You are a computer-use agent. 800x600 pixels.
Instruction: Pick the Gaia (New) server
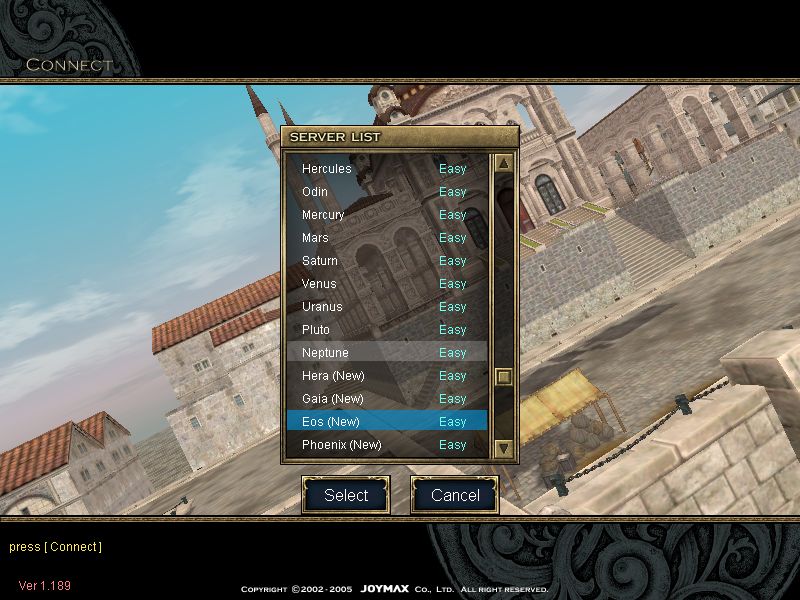(385, 399)
